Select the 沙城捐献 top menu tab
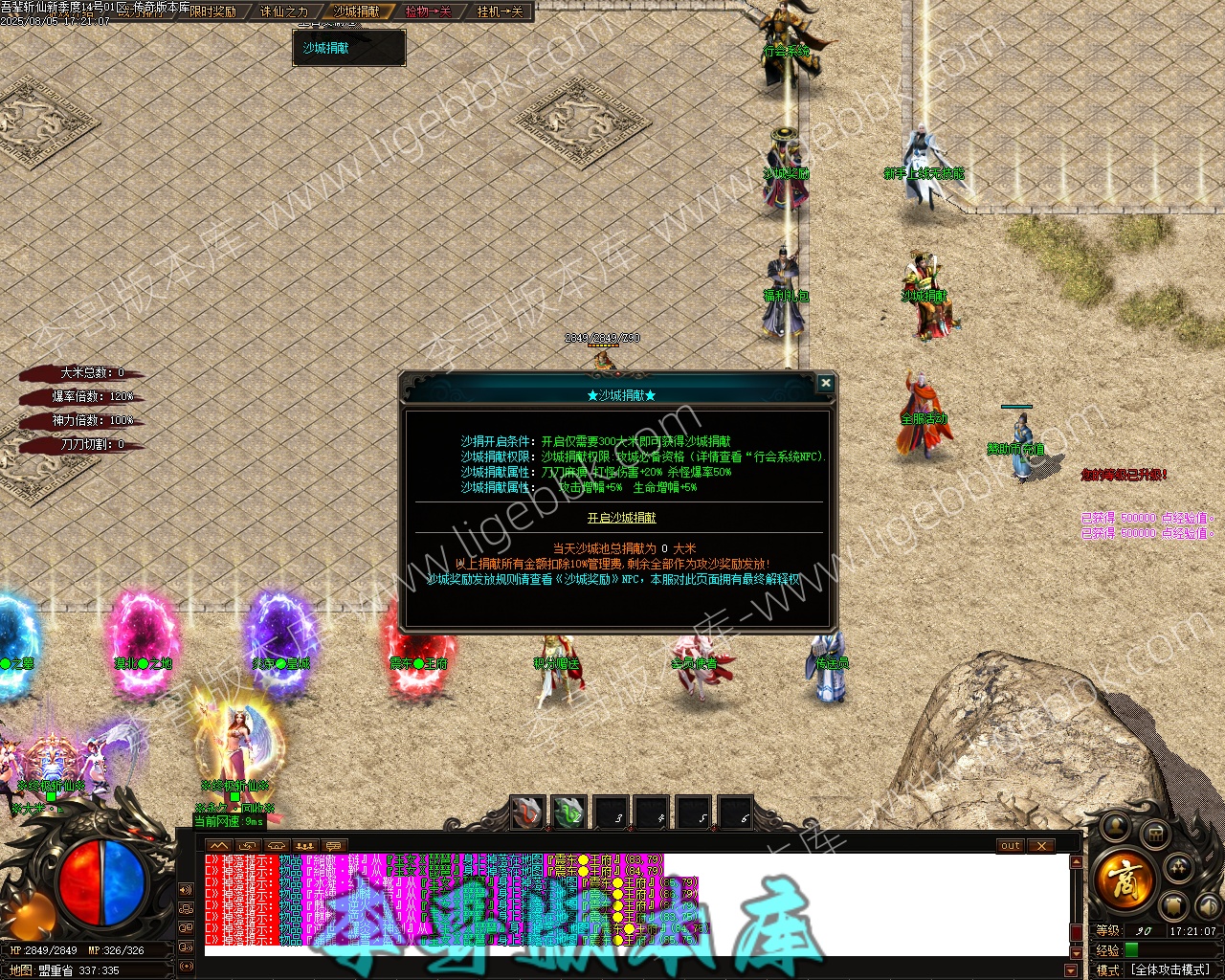The height and width of the screenshot is (980, 1225). (356, 11)
